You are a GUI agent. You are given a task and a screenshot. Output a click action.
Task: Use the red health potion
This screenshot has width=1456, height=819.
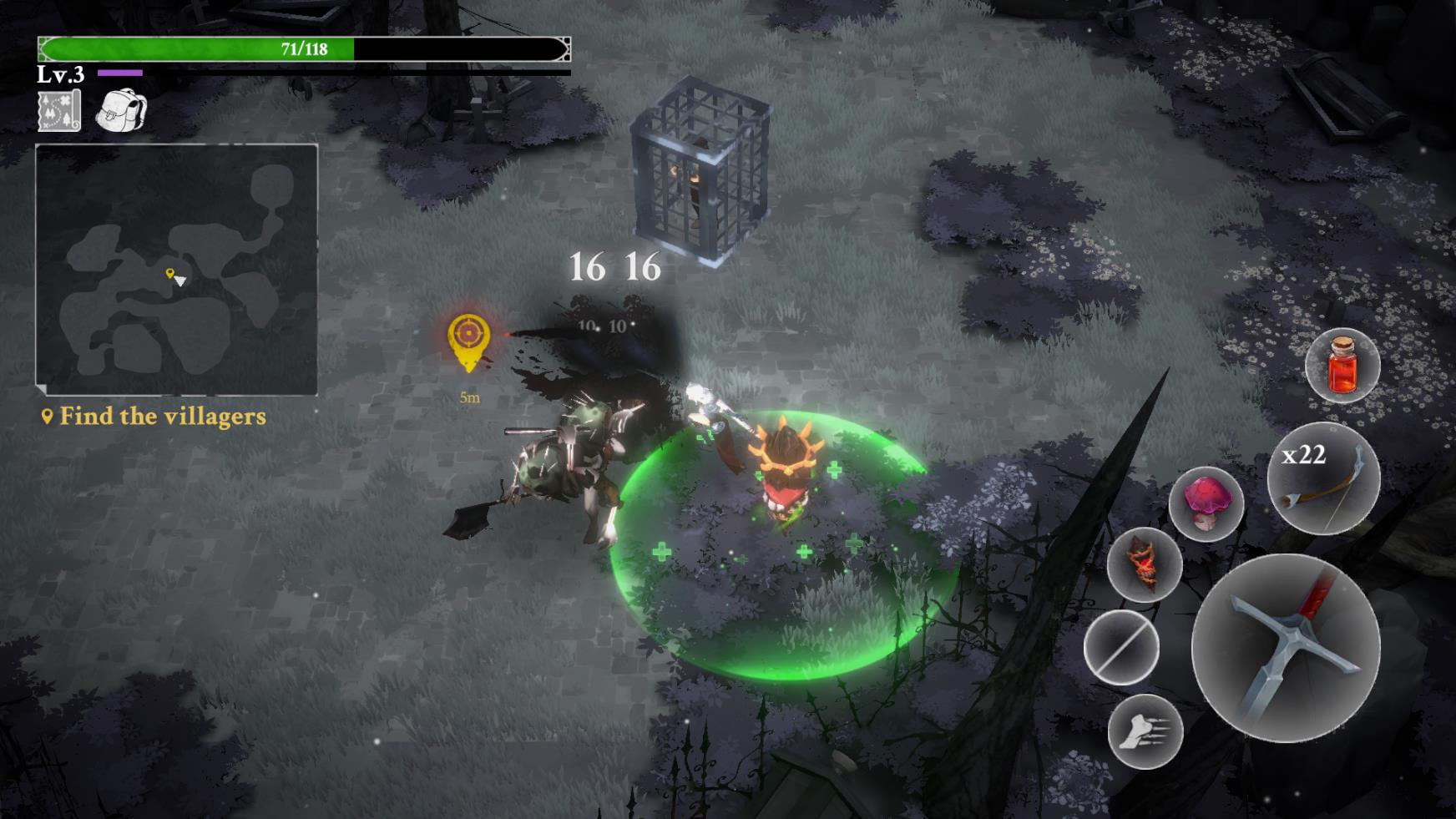1342,366
